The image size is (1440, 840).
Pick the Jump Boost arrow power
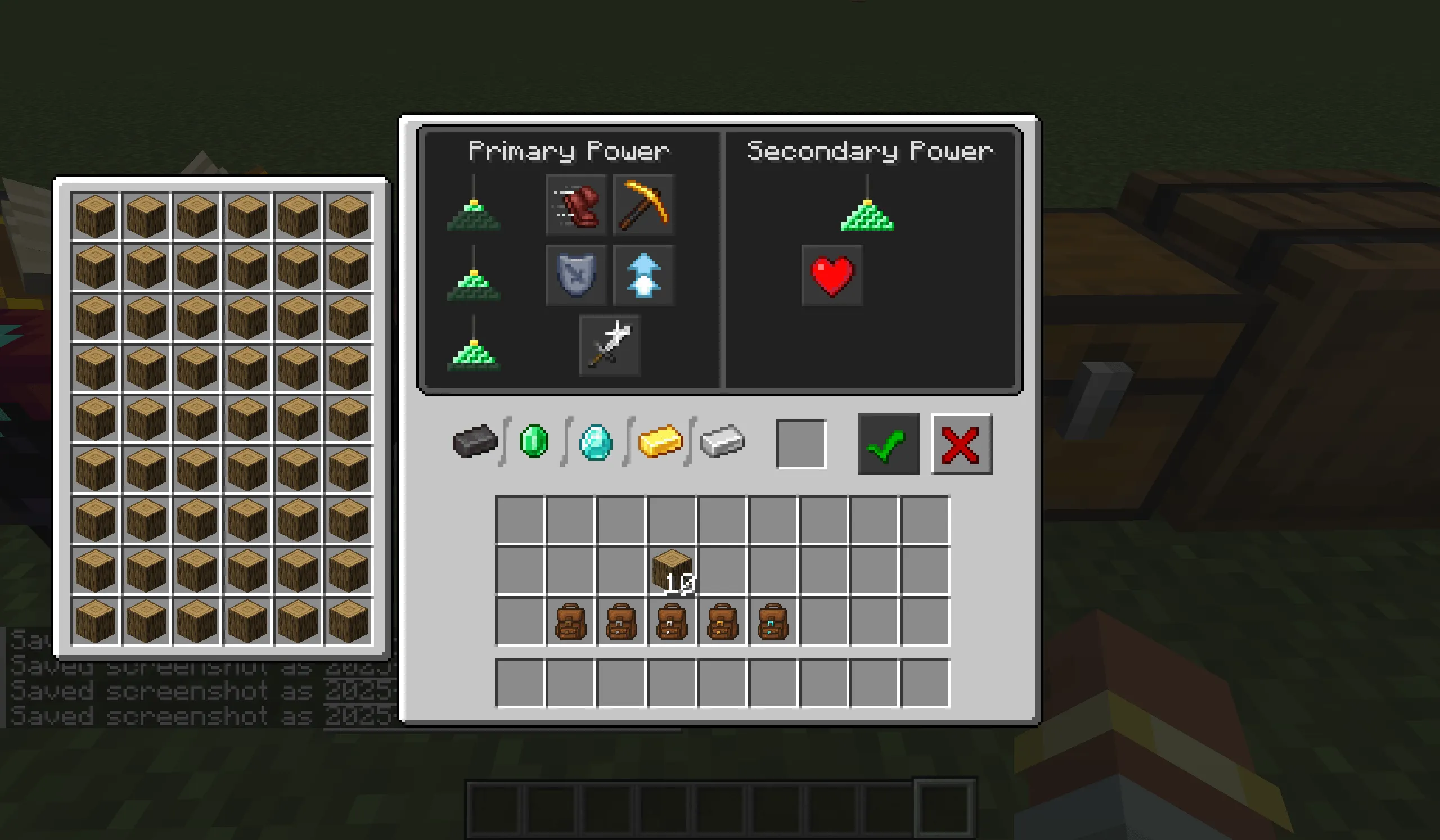tap(643, 274)
